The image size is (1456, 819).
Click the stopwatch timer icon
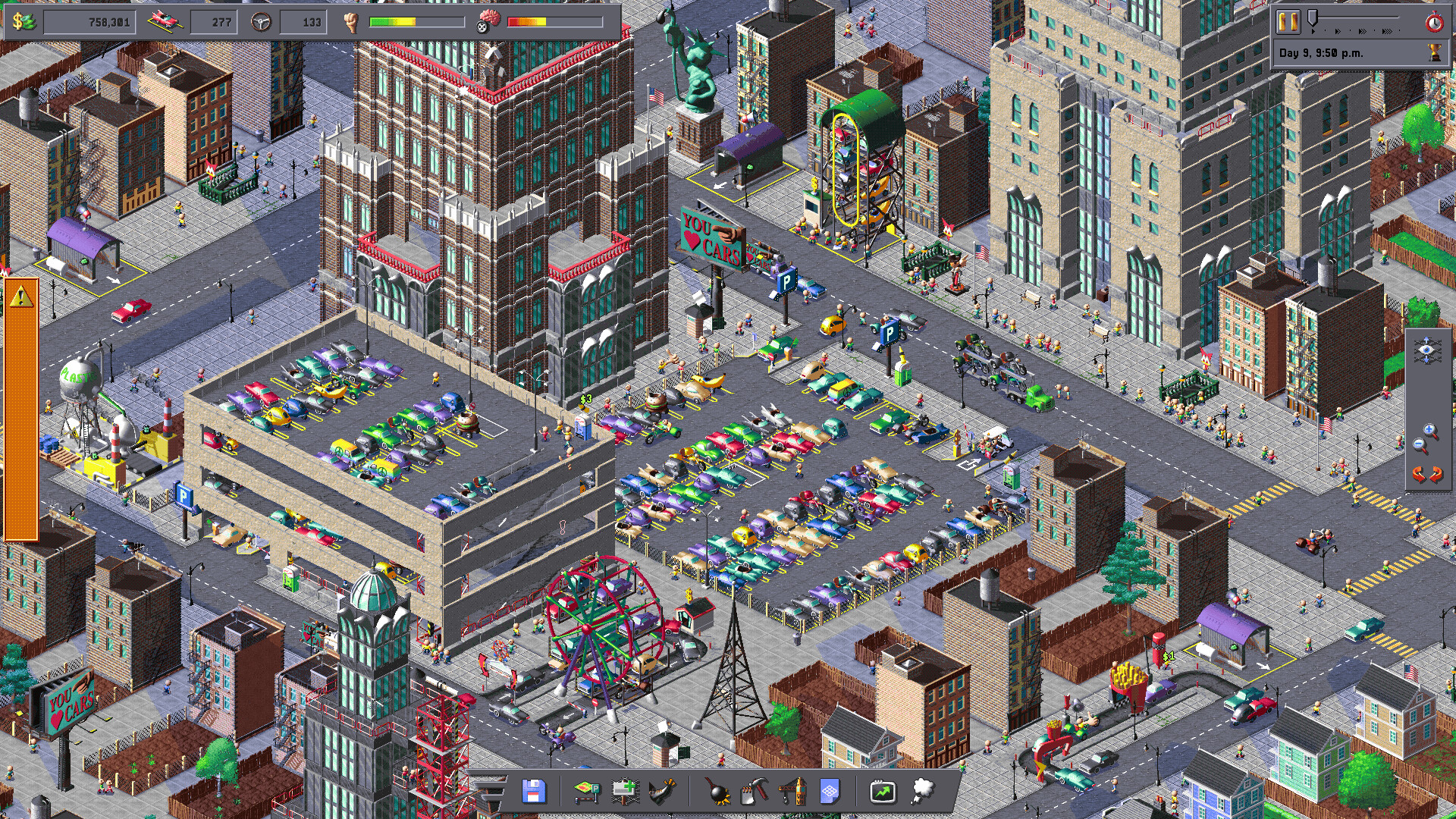(x=1434, y=21)
